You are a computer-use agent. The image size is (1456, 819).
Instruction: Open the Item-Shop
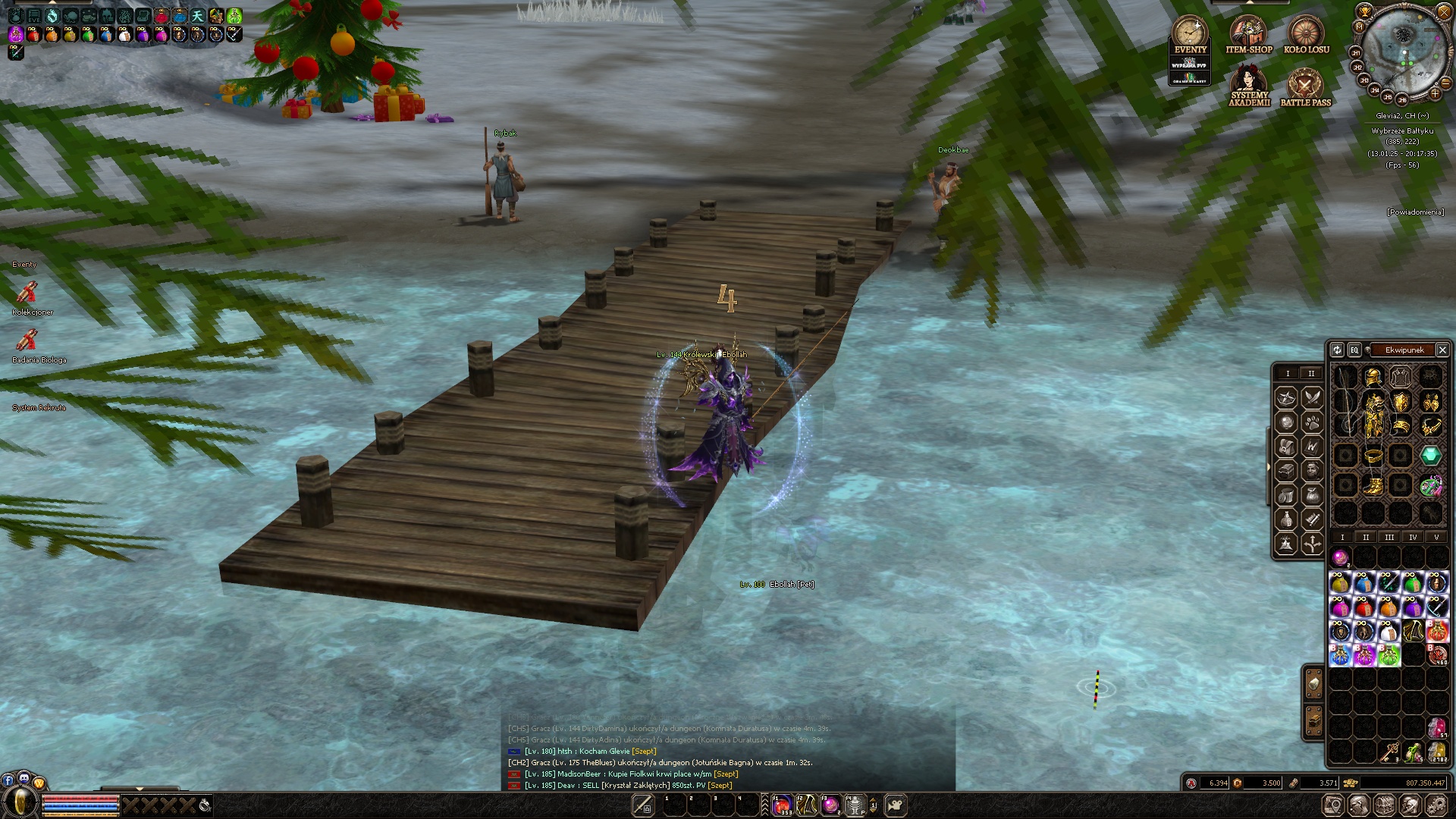(x=1248, y=34)
